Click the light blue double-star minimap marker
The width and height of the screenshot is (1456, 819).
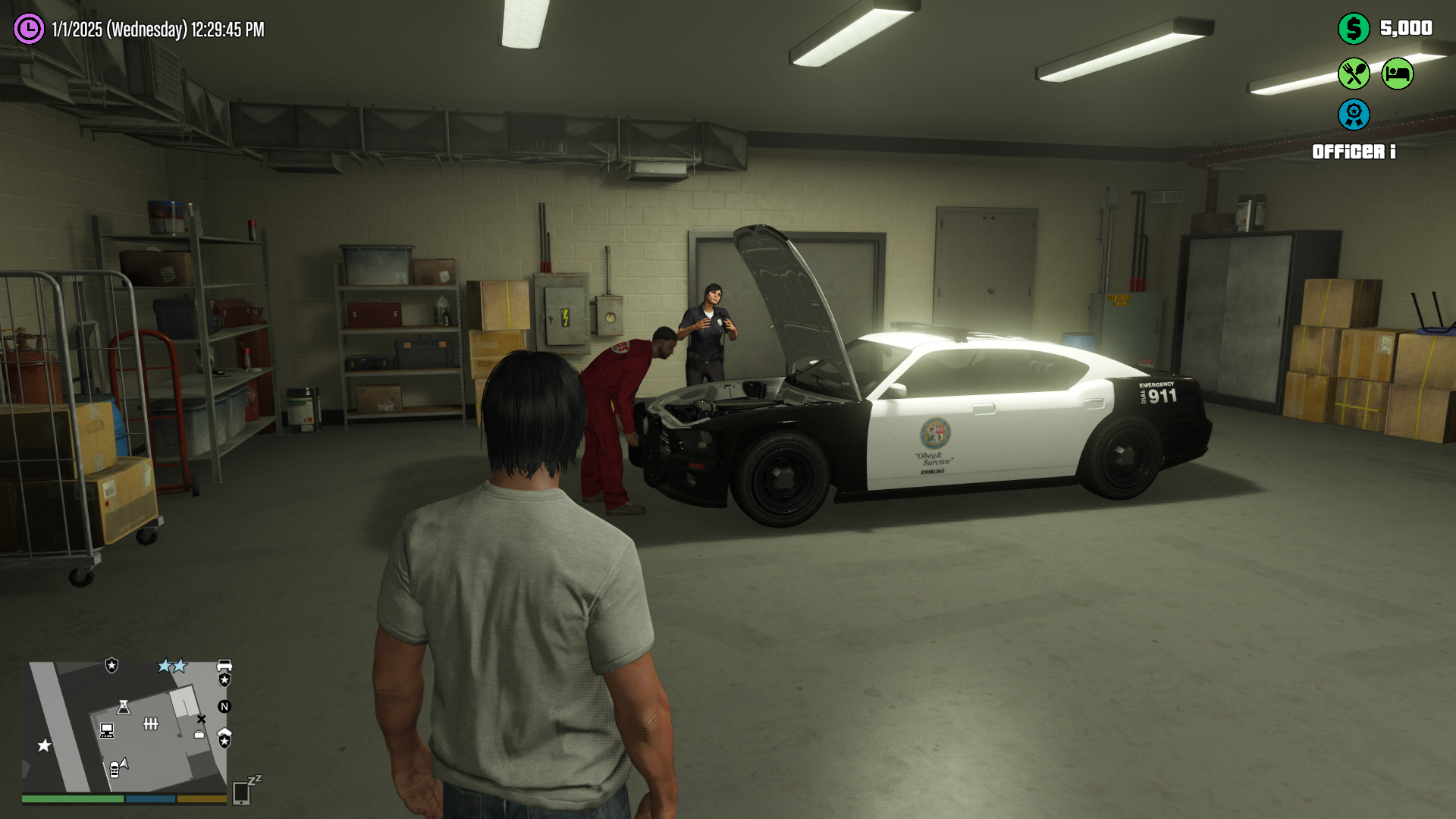pos(172,666)
